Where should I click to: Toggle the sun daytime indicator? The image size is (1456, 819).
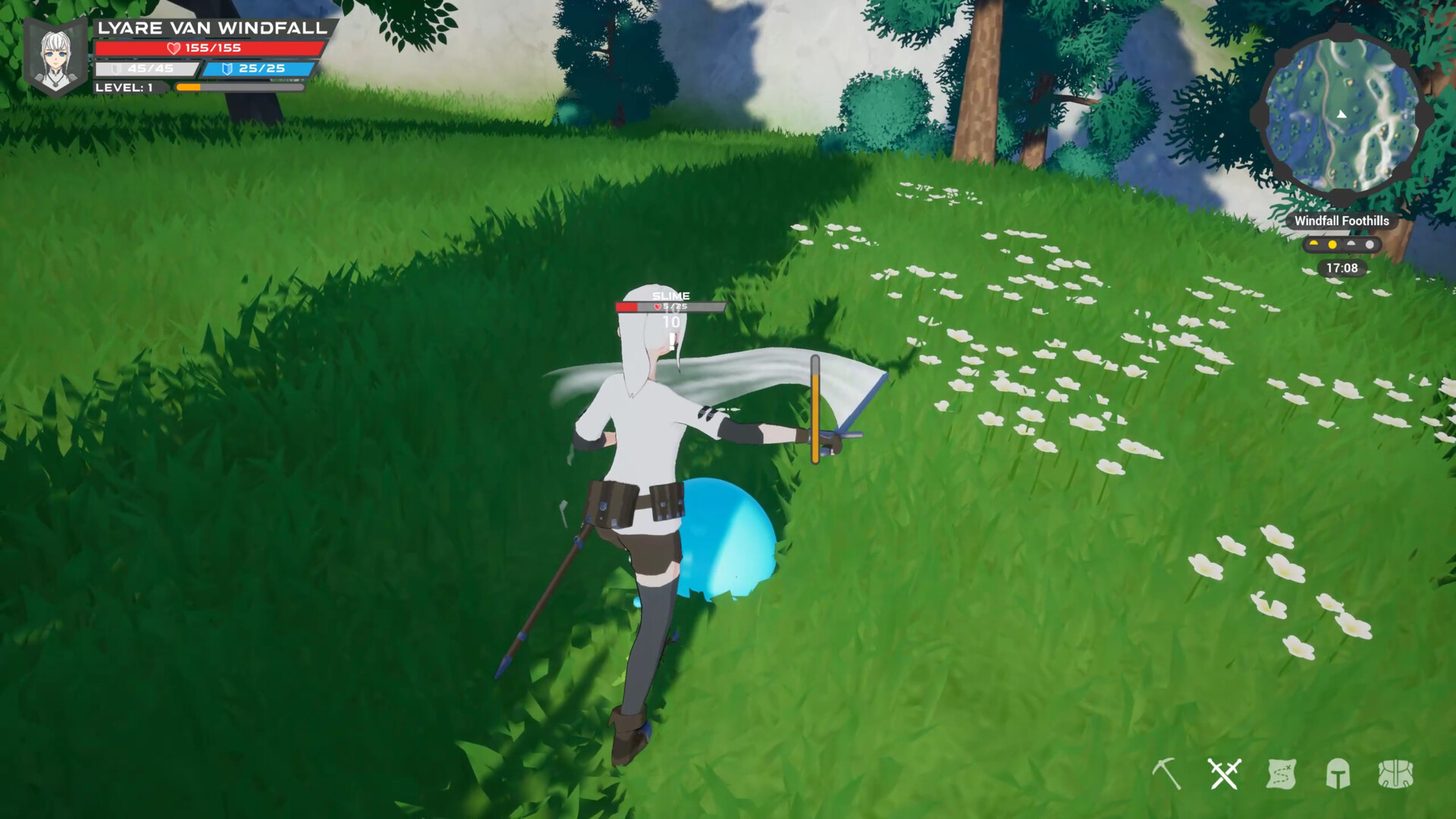[x=1332, y=244]
